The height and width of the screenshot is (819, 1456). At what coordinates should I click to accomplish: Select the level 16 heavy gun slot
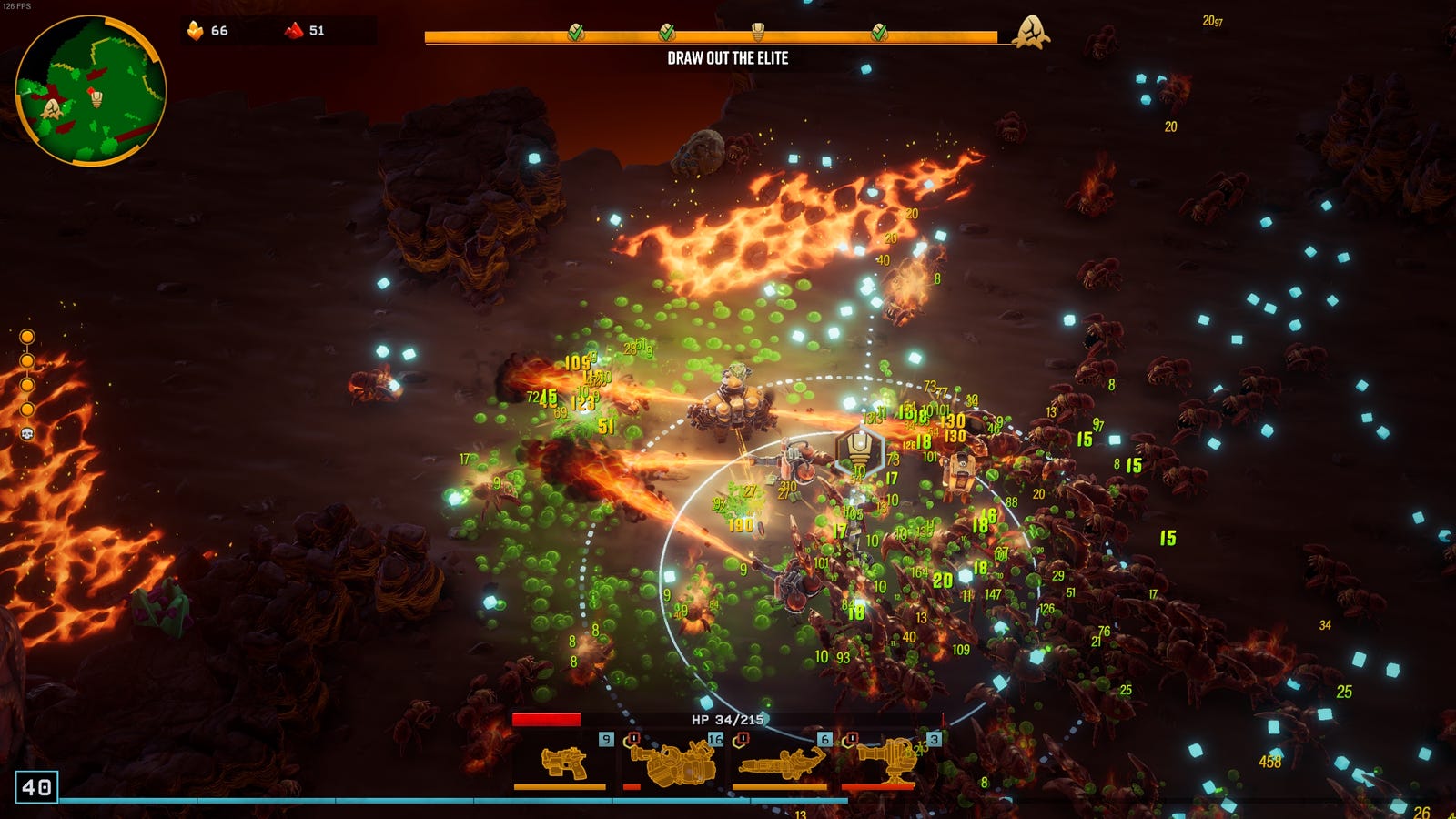671,762
